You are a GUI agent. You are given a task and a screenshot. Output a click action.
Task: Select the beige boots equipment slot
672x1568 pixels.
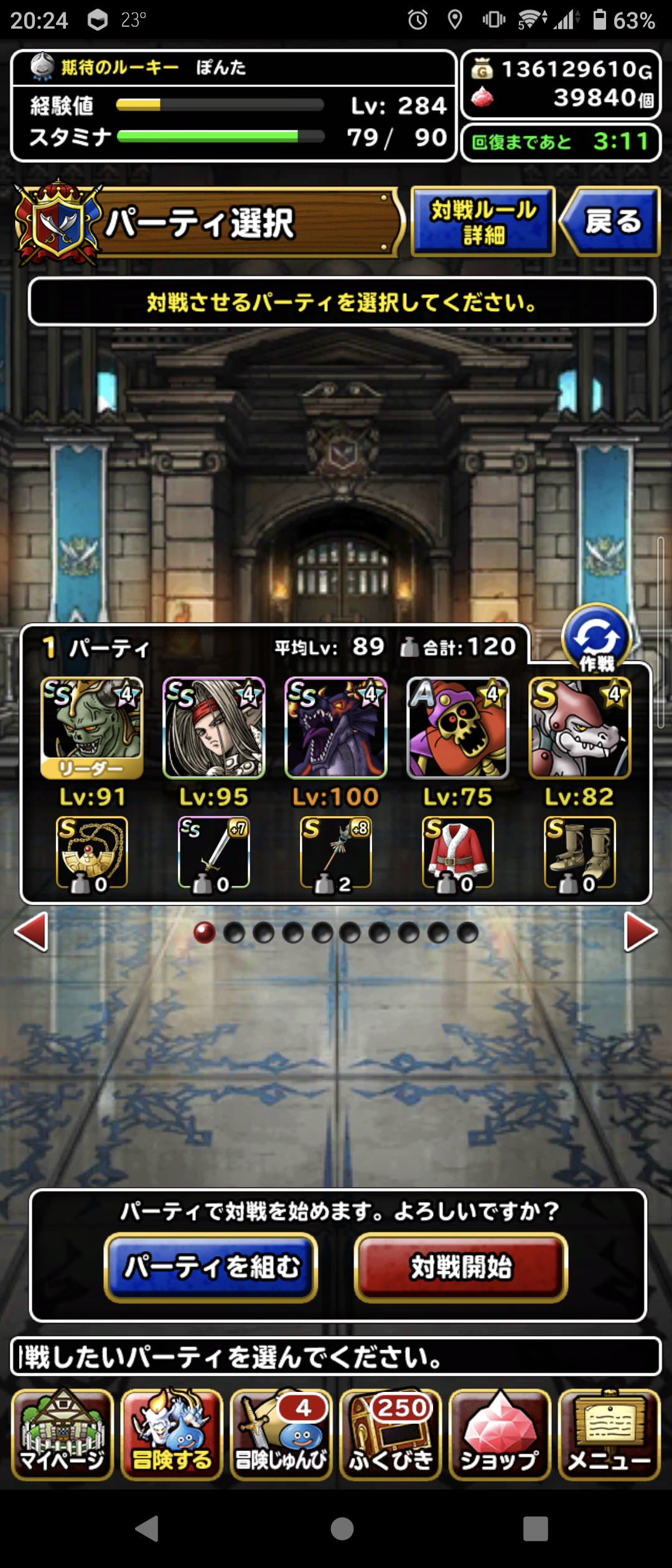tap(580, 852)
